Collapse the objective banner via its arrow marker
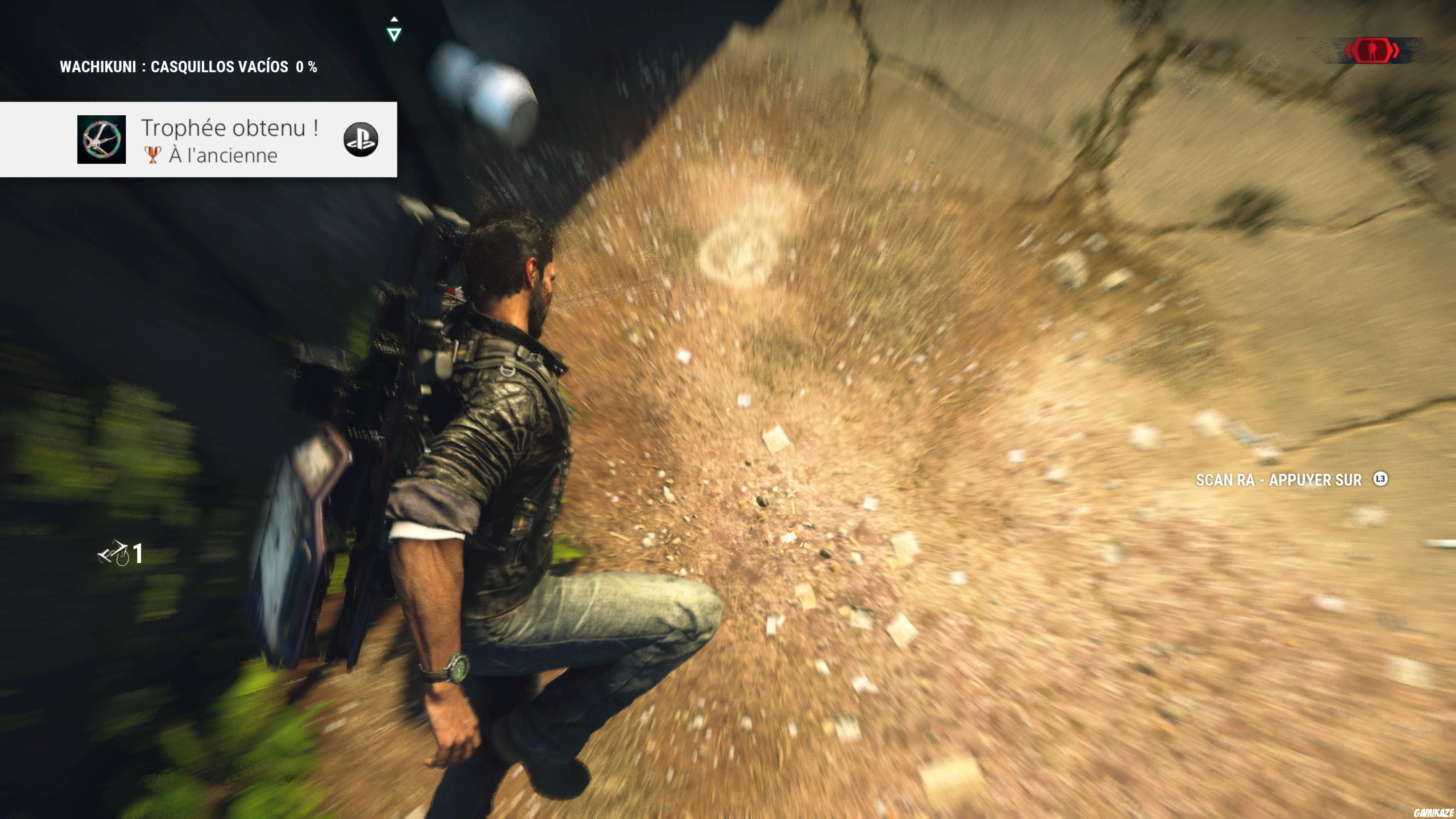This screenshot has width=1456, height=819. [394, 34]
